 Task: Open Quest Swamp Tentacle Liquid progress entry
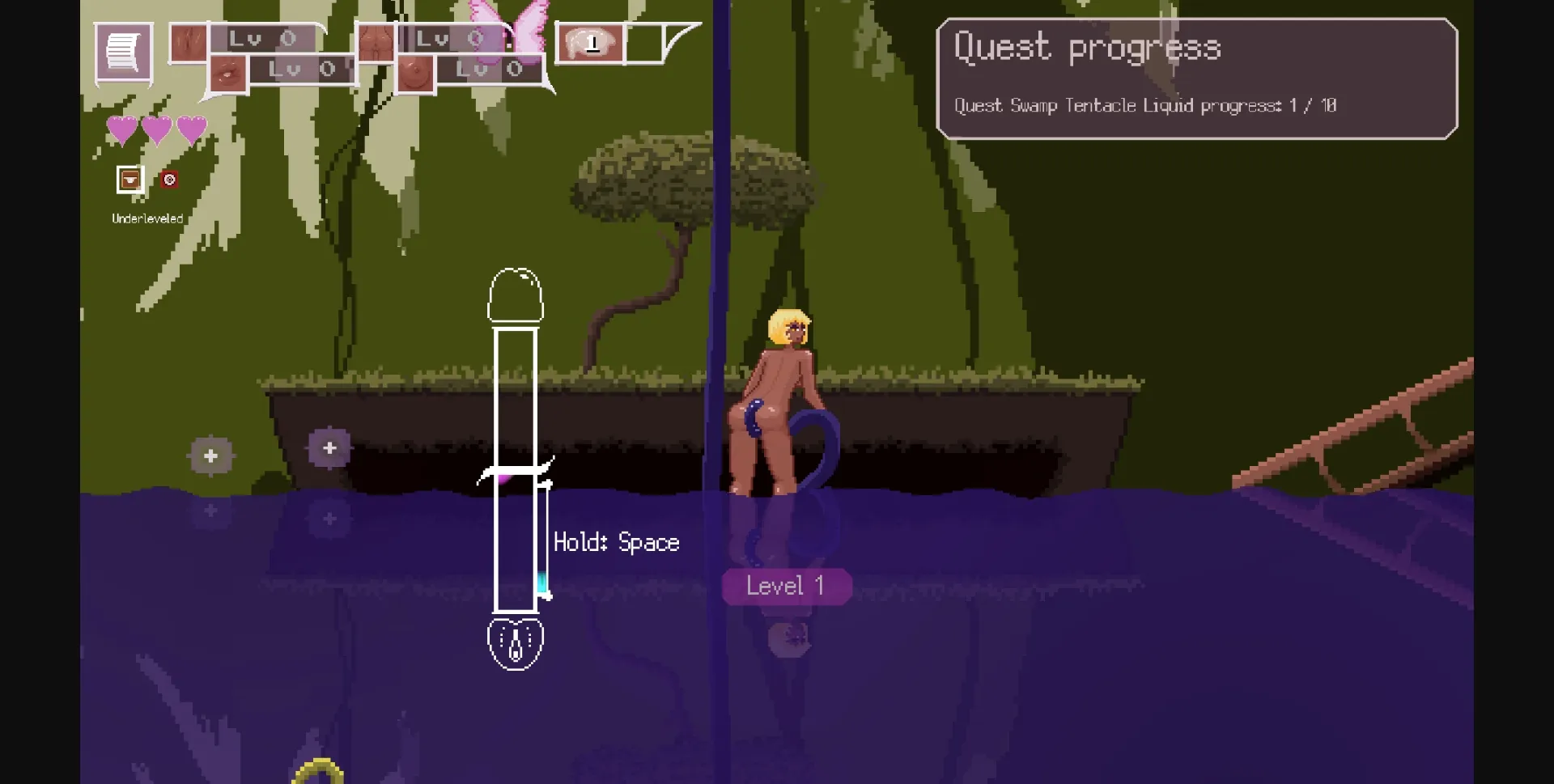pyautogui.click(x=1144, y=105)
